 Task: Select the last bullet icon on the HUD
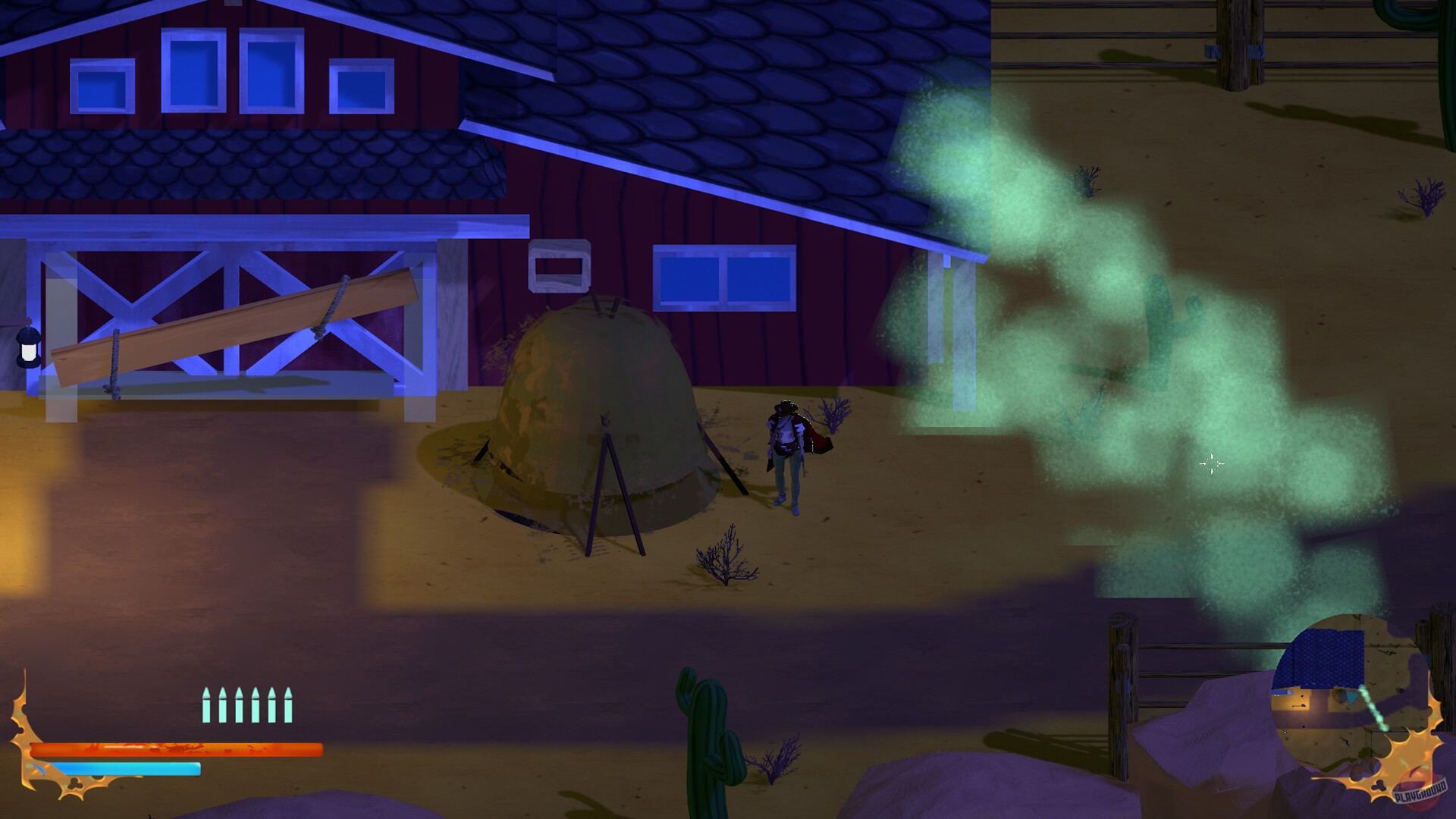tap(289, 704)
